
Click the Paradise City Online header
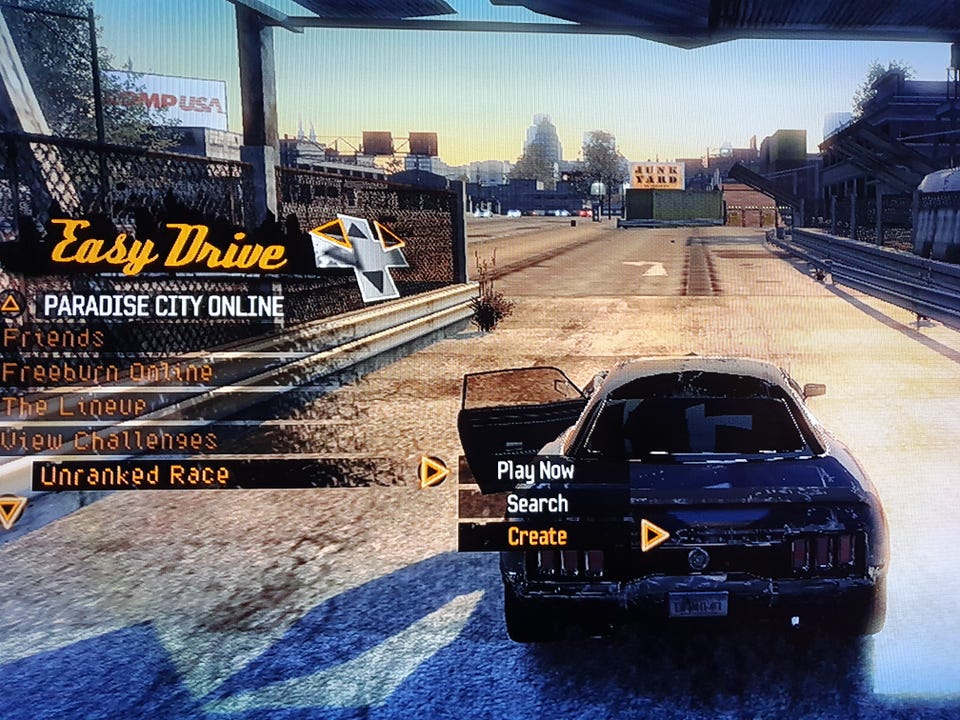[x=164, y=306]
